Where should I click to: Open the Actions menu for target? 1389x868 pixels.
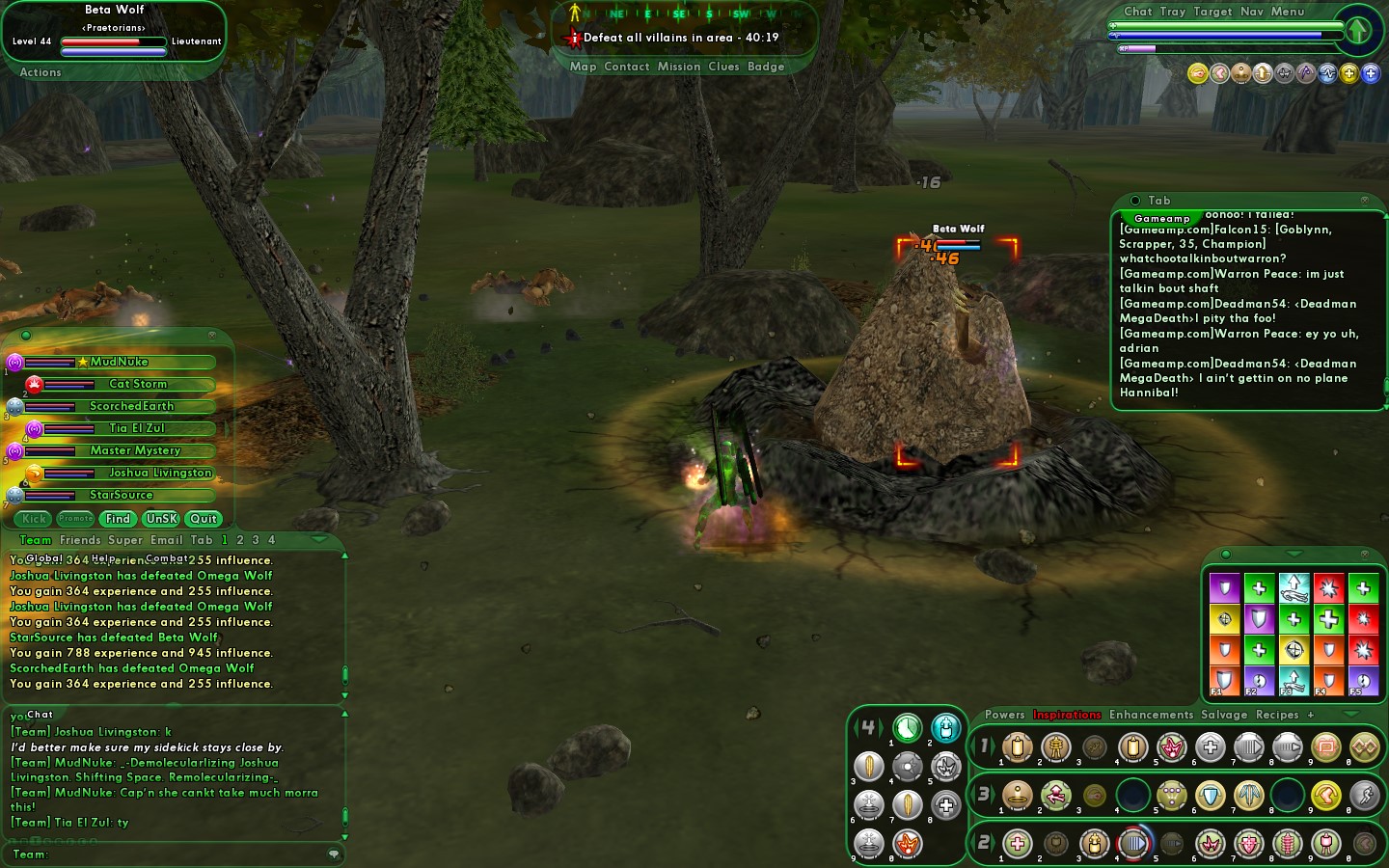click(41, 72)
